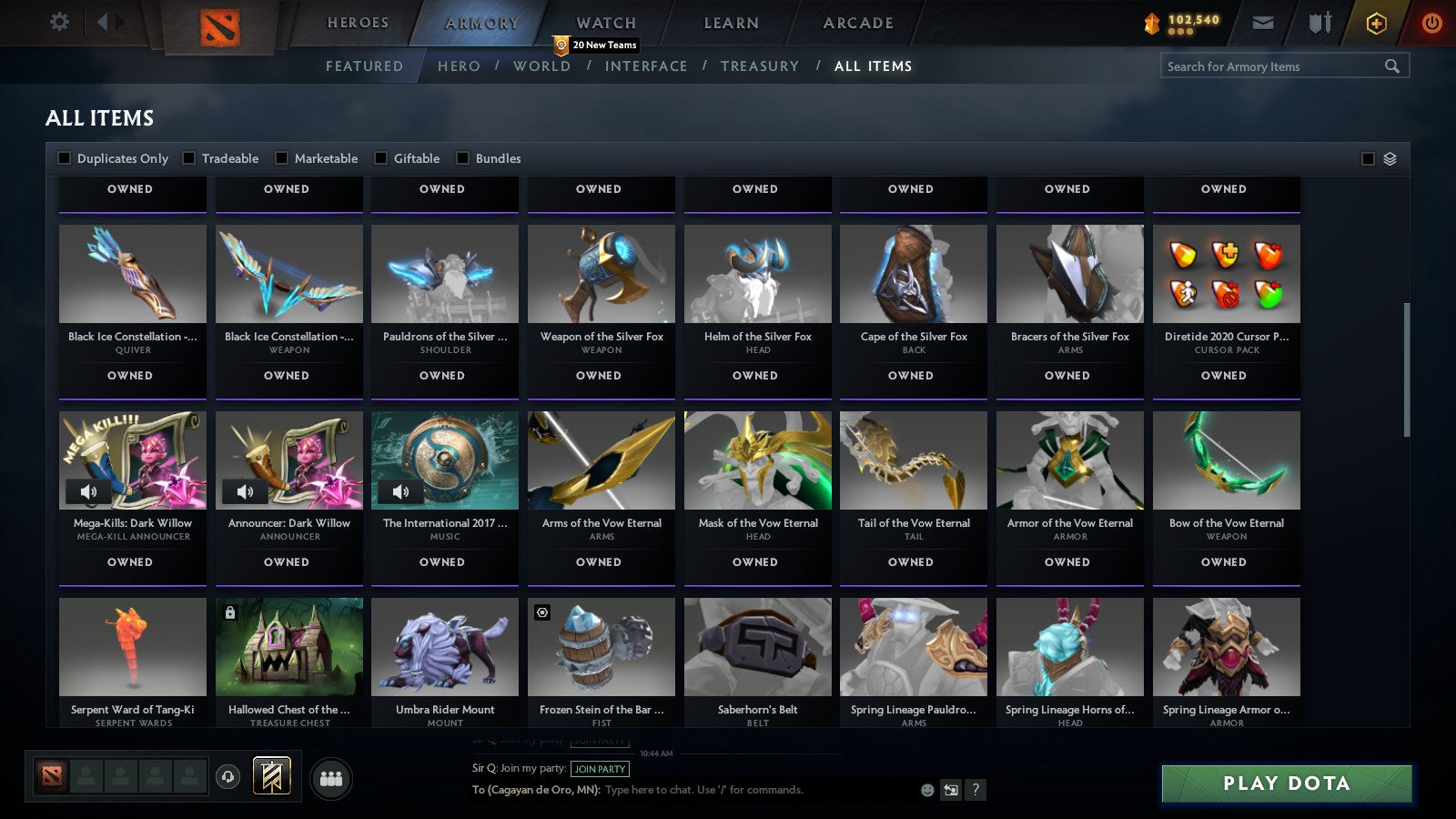
Task: Enable the Marketable filter
Action: pyautogui.click(x=282, y=157)
